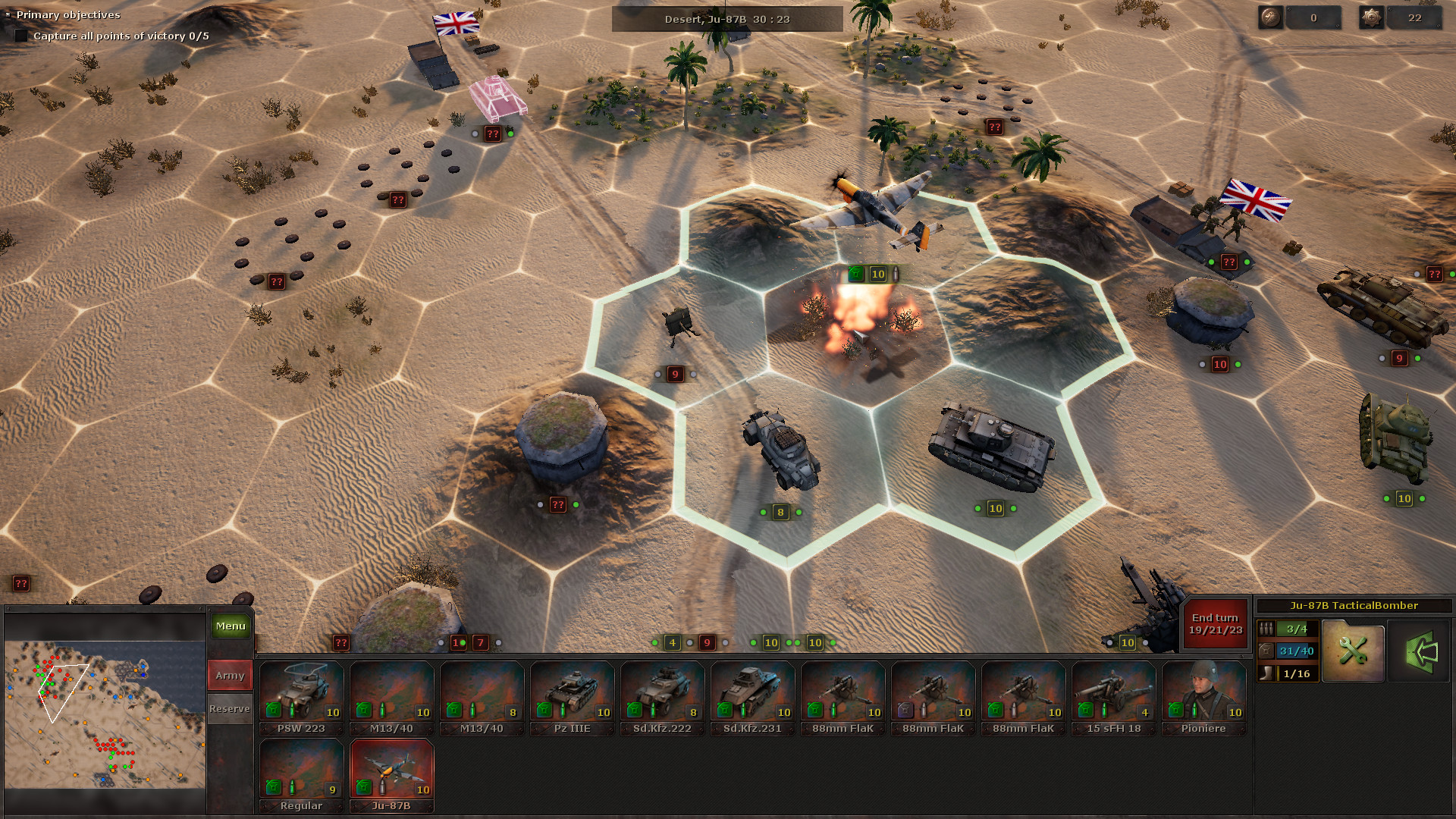Open the Menu
This screenshot has width=1456, height=819.
tap(230, 626)
